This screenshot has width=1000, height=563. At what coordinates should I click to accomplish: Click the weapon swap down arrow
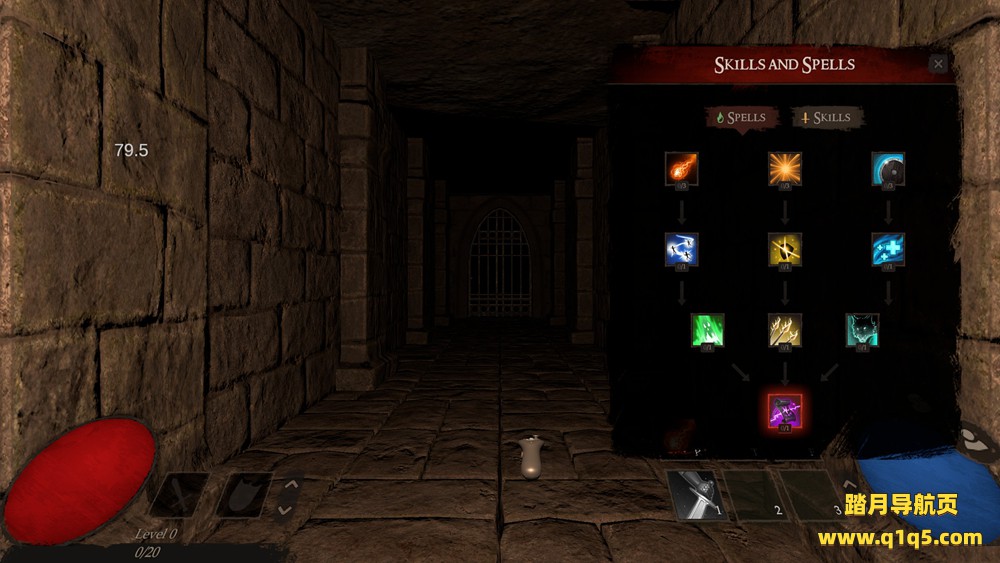click(x=286, y=509)
